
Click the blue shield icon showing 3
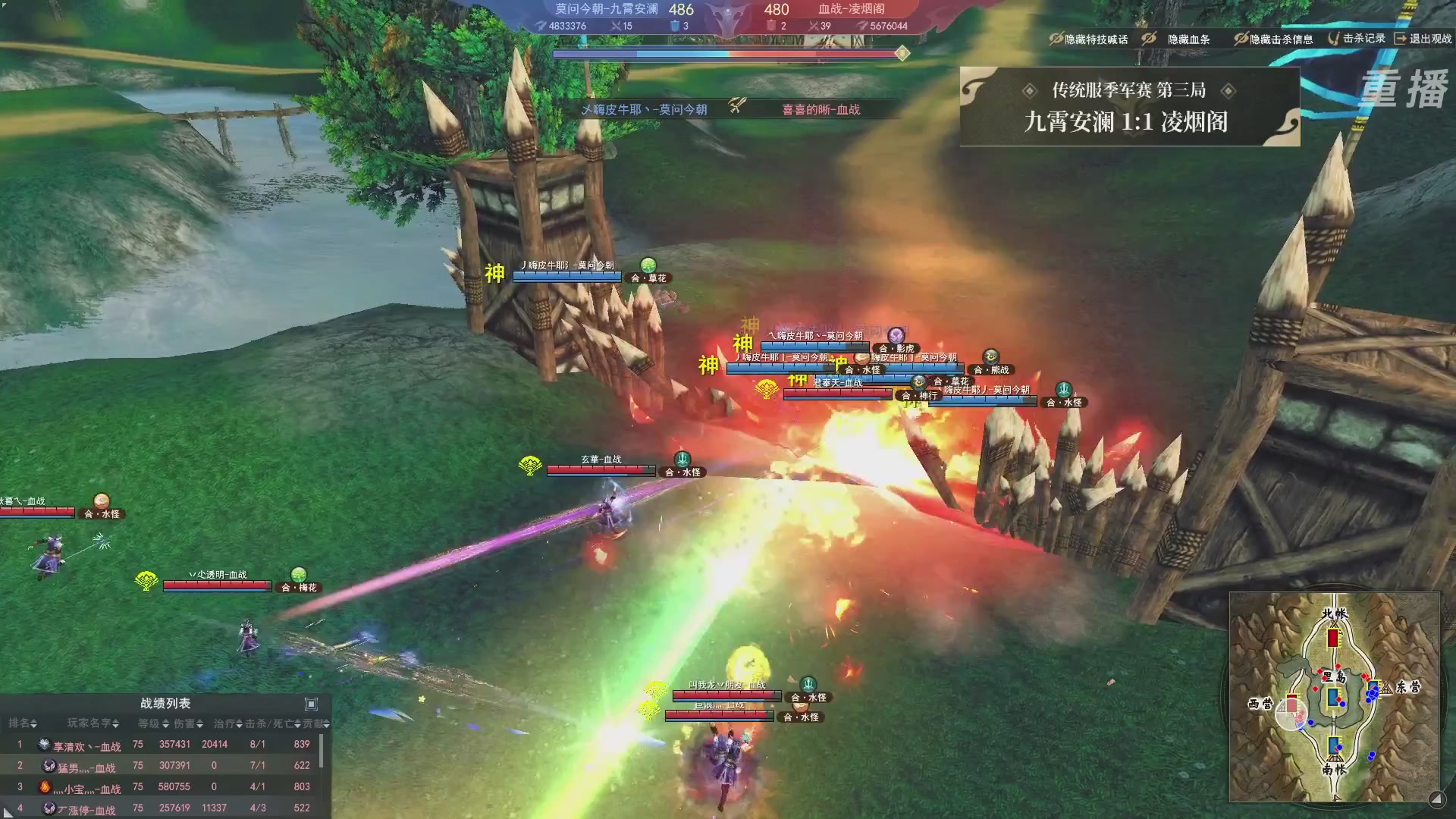tap(676, 26)
